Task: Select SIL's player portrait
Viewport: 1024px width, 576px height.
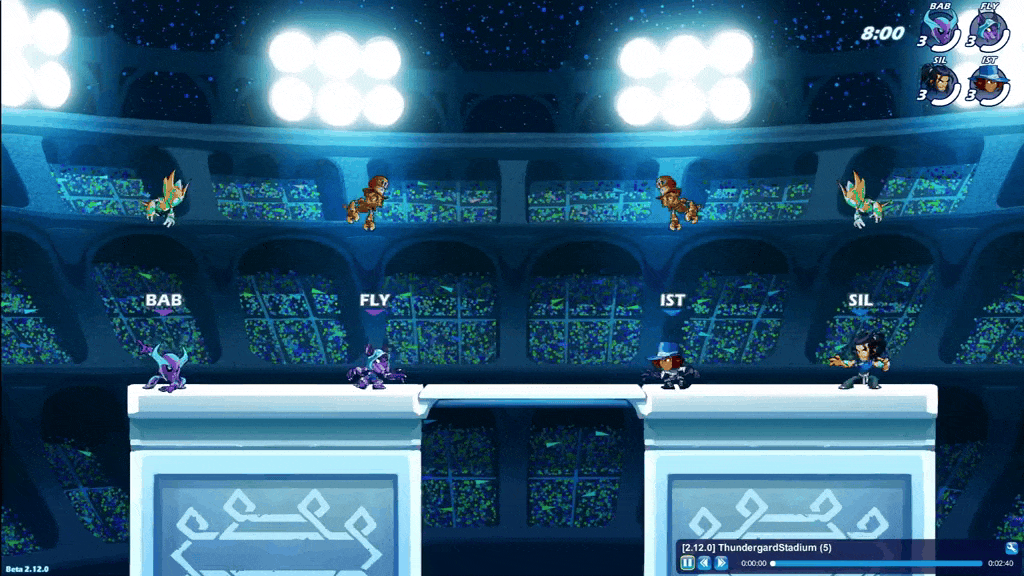Action: [941, 82]
